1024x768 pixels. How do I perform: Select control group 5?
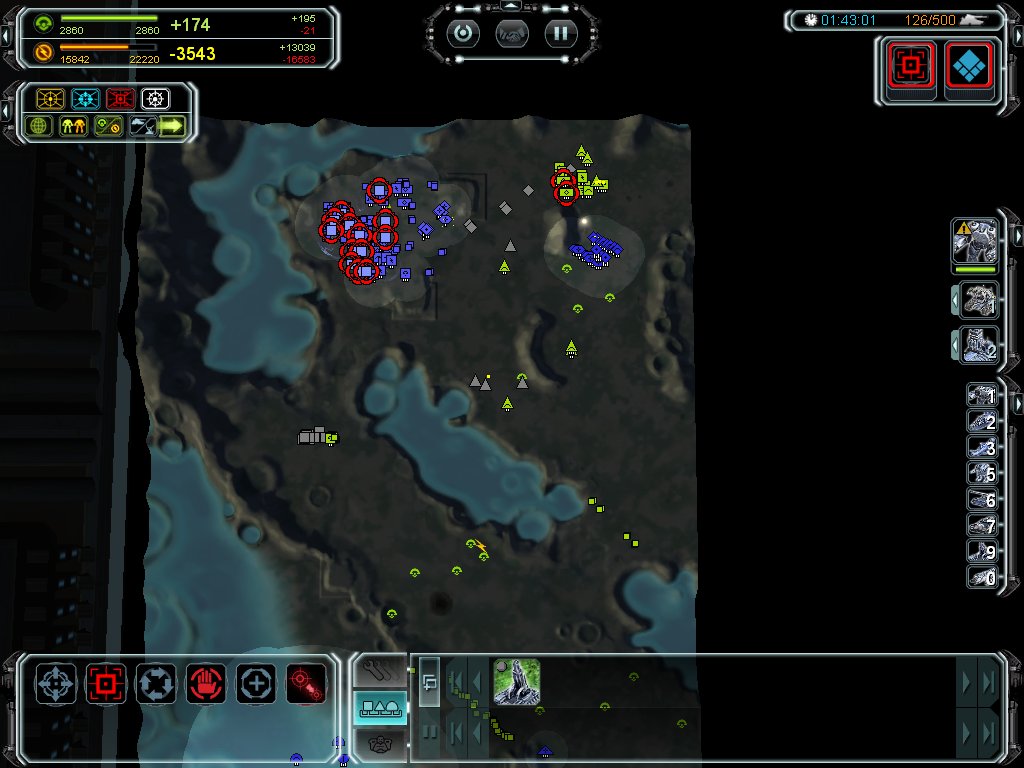[x=982, y=474]
